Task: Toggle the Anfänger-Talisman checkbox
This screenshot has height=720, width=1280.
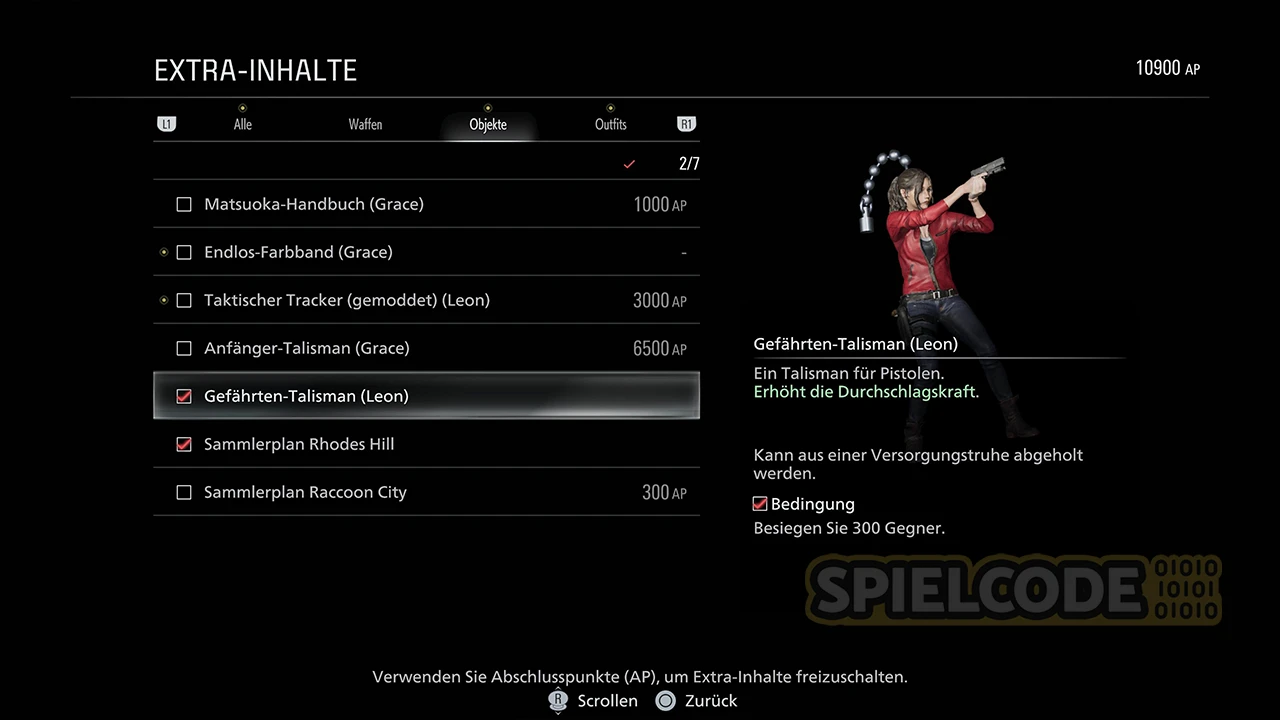Action: [x=184, y=349]
